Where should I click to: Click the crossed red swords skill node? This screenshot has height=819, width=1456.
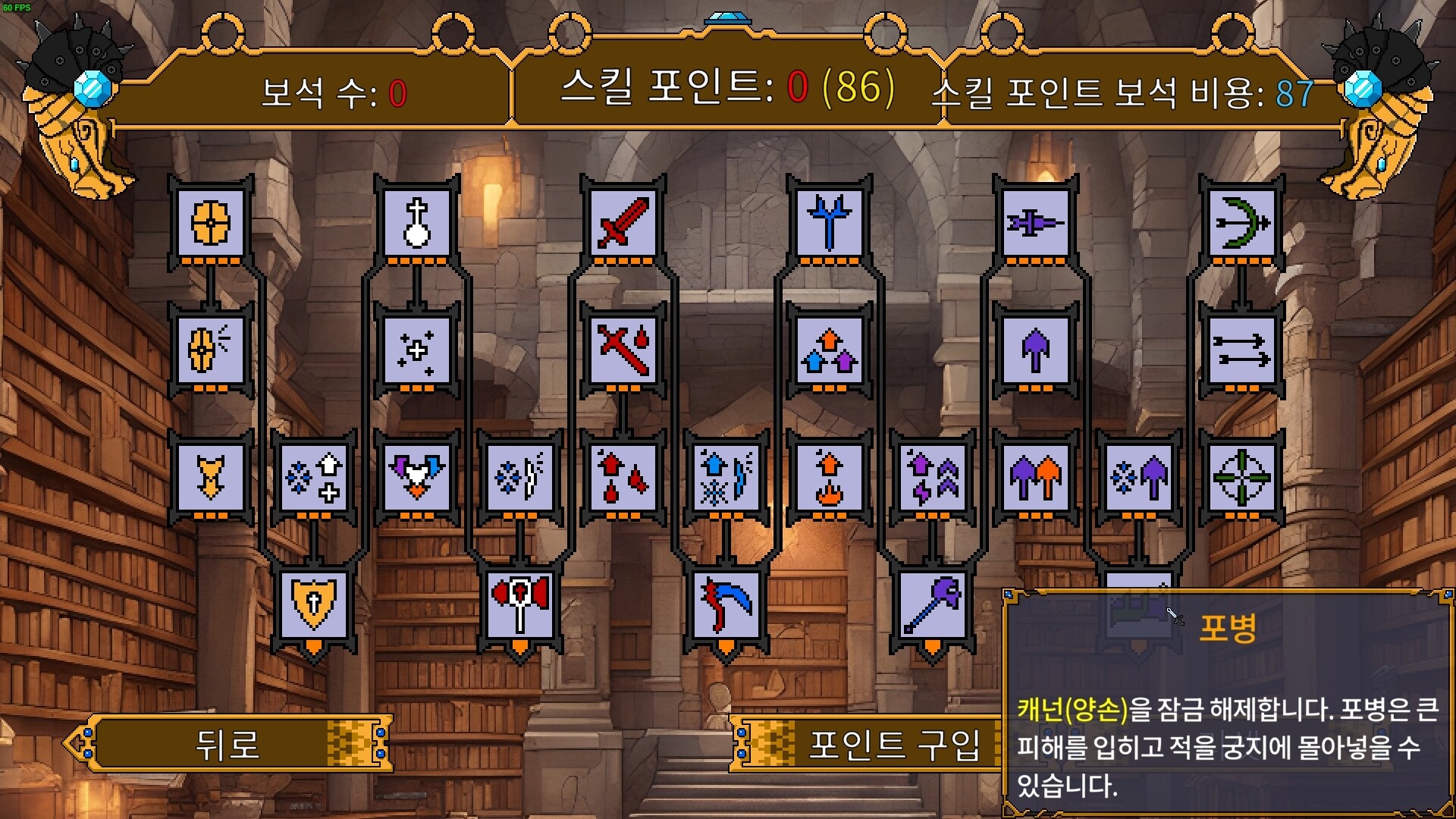(623, 350)
